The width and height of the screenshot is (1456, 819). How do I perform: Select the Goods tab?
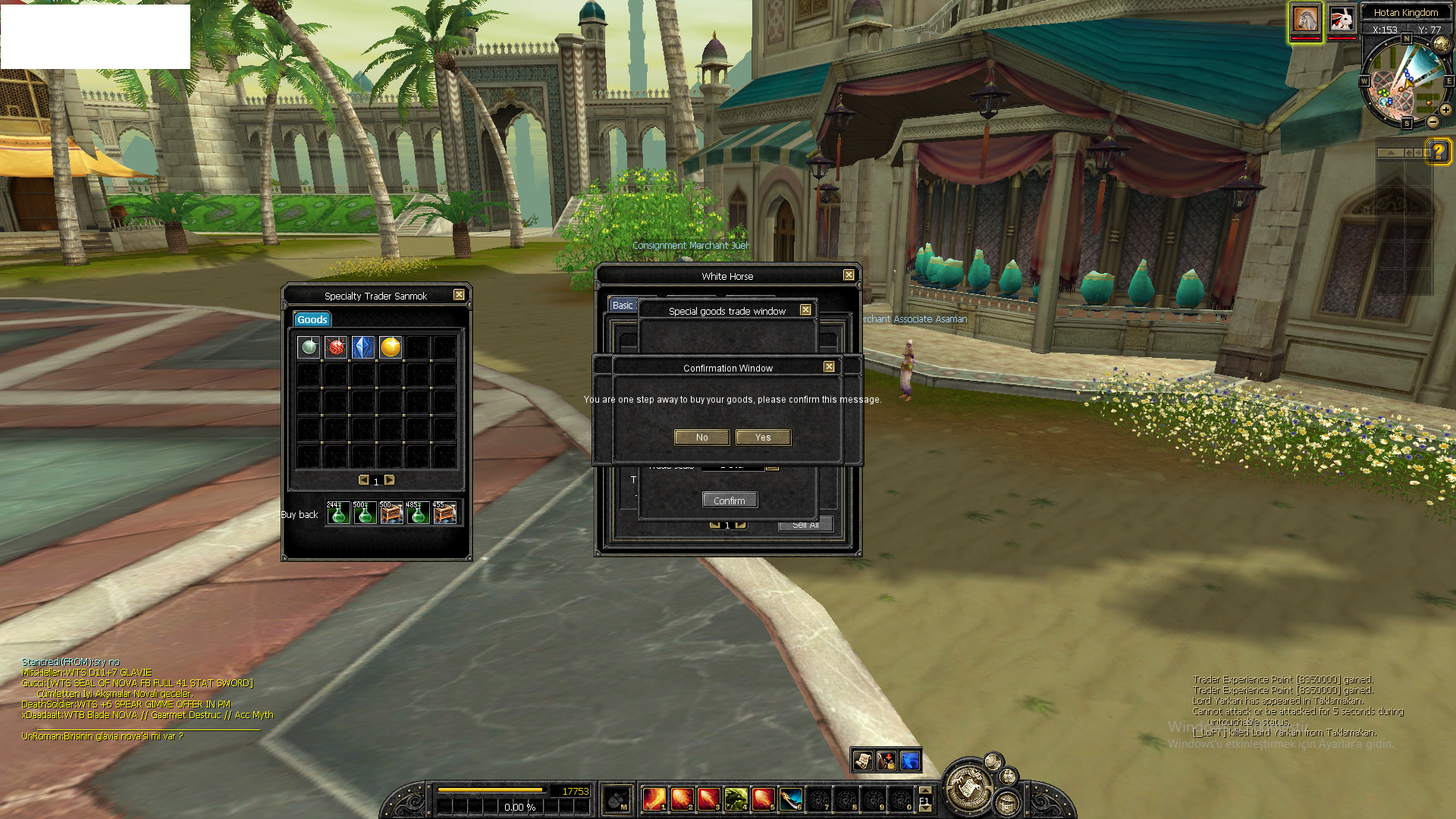pos(312,320)
